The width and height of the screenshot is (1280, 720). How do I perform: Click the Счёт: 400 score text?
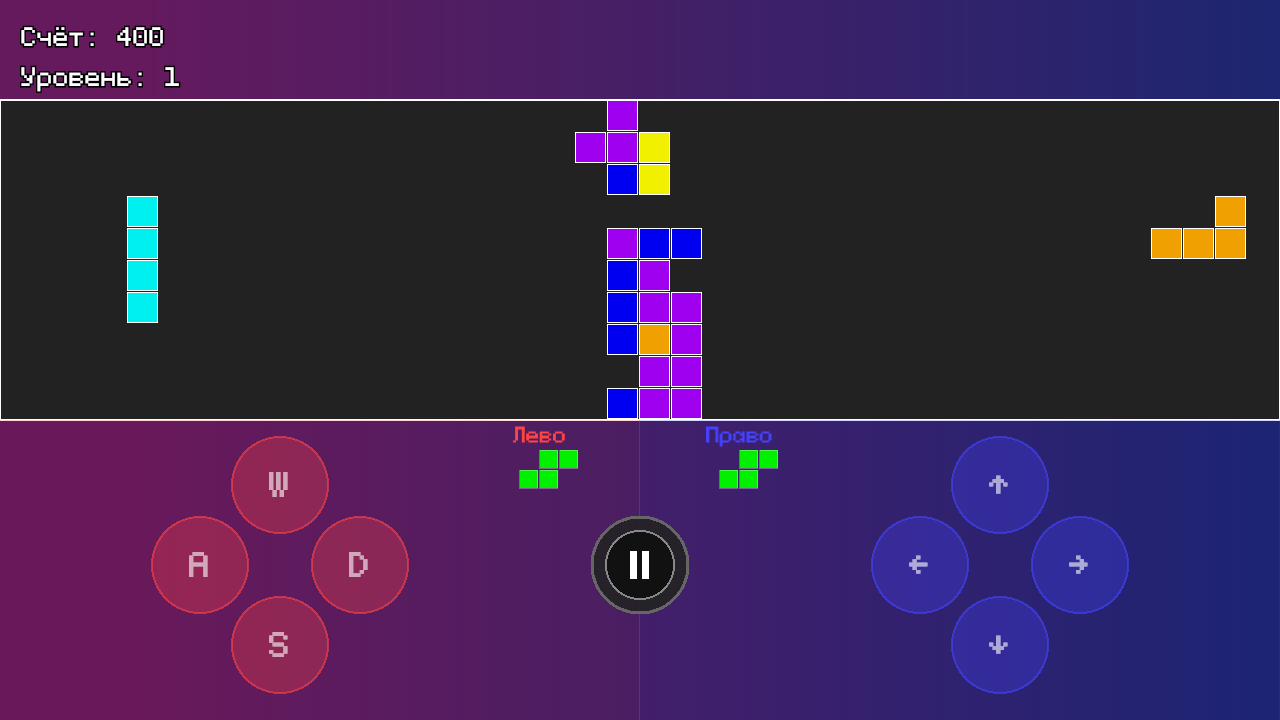click(x=90, y=37)
